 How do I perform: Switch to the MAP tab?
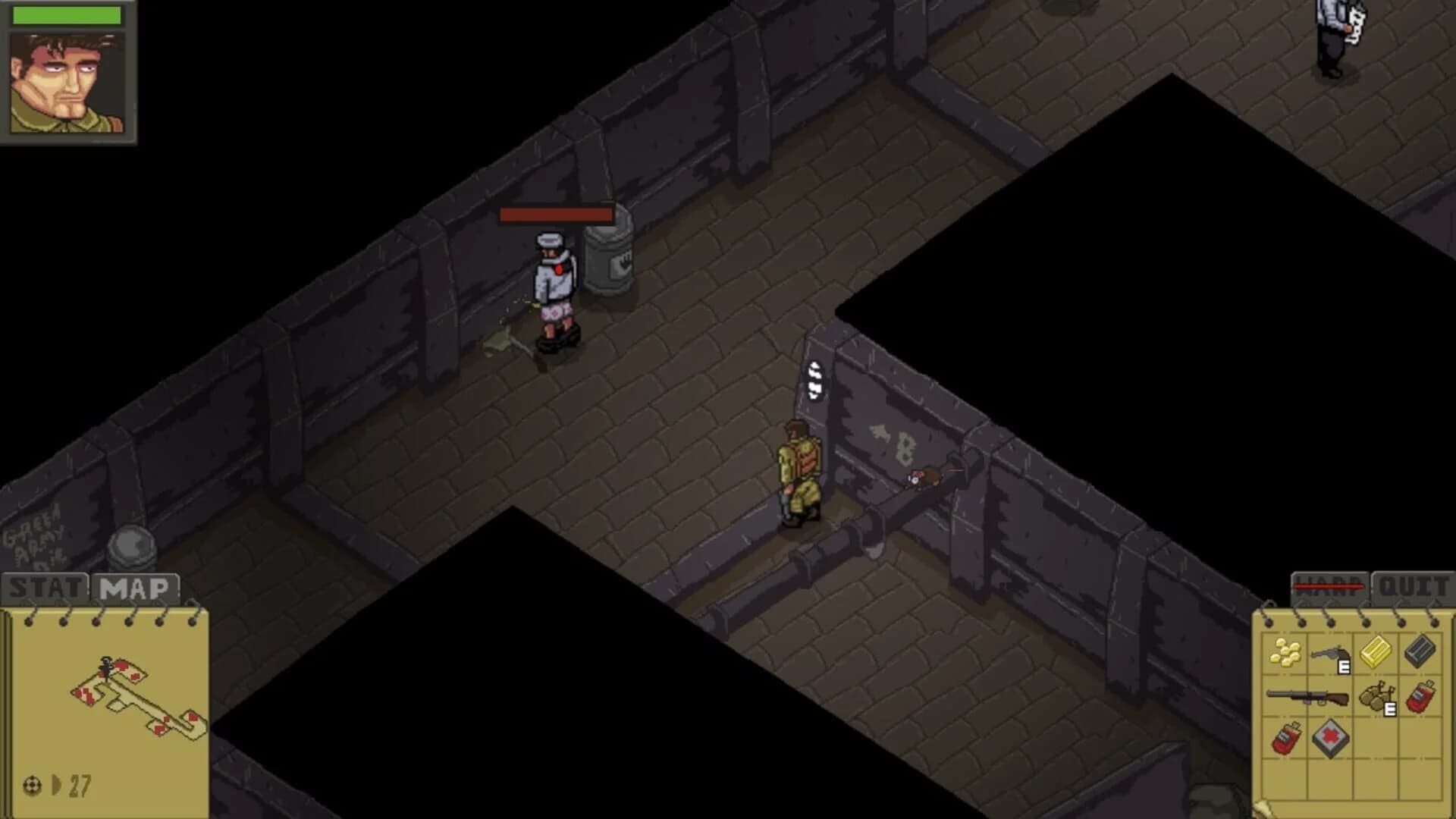click(136, 585)
